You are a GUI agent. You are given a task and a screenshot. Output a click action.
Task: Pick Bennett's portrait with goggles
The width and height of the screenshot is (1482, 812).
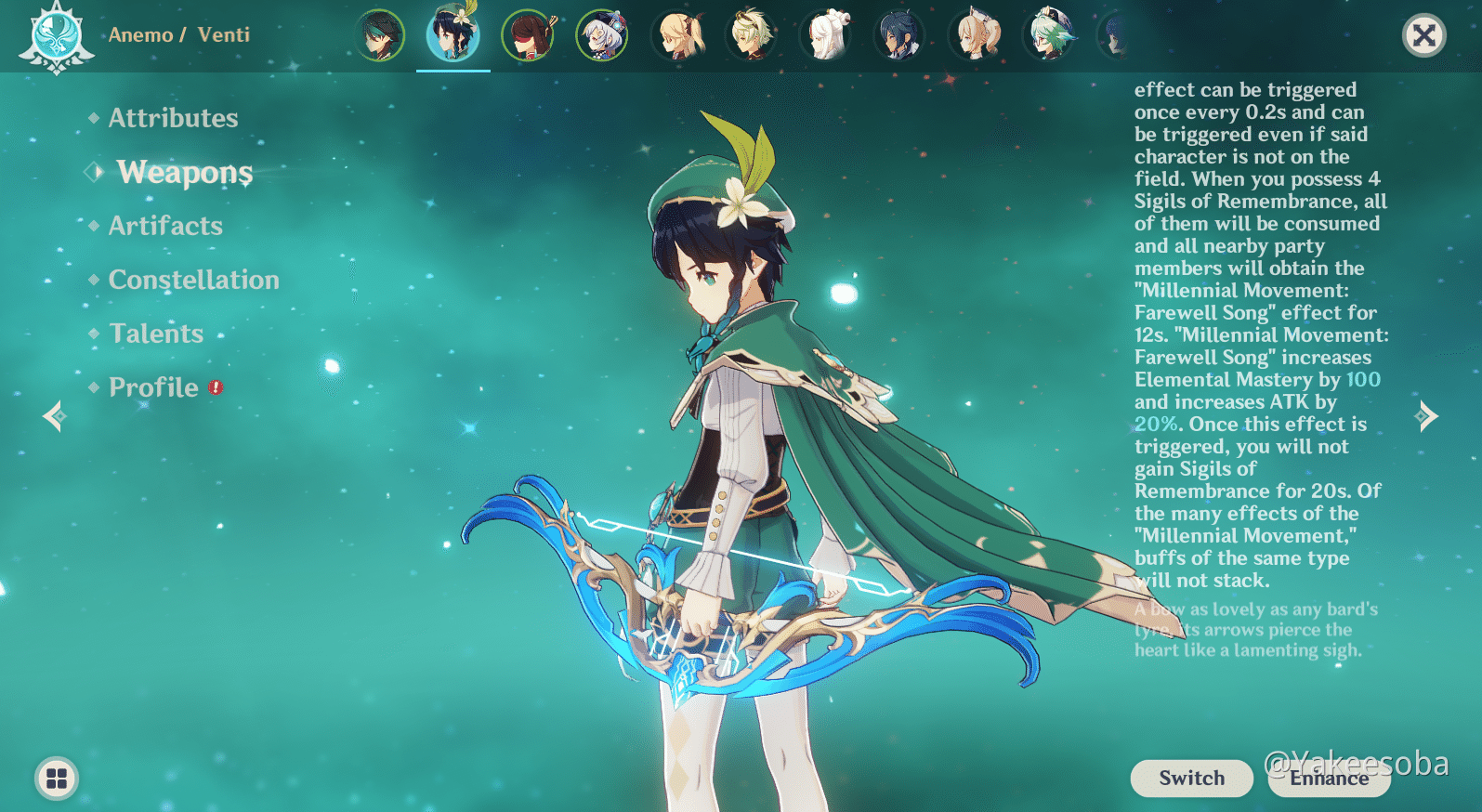pos(751,35)
